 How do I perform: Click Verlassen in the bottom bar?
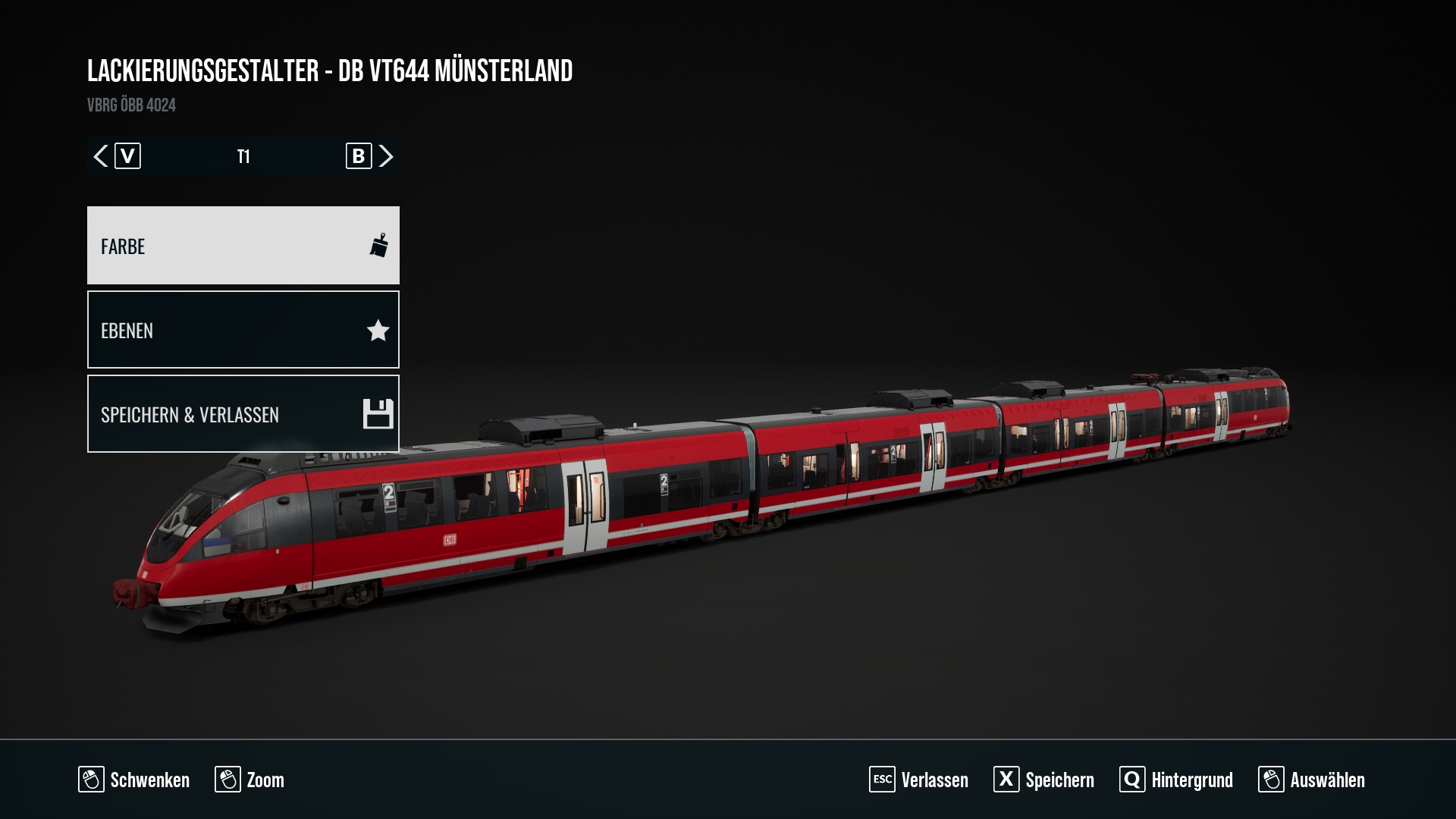pyautogui.click(x=918, y=780)
